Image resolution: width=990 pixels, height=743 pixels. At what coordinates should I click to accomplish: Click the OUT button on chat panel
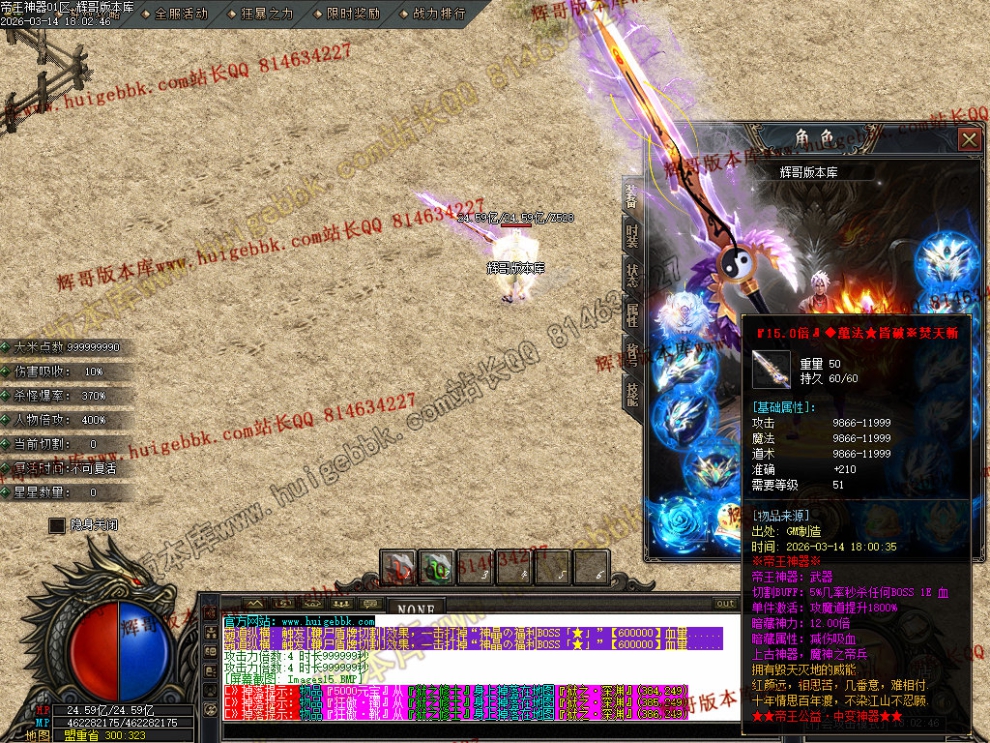pyautogui.click(x=725, y=604)
